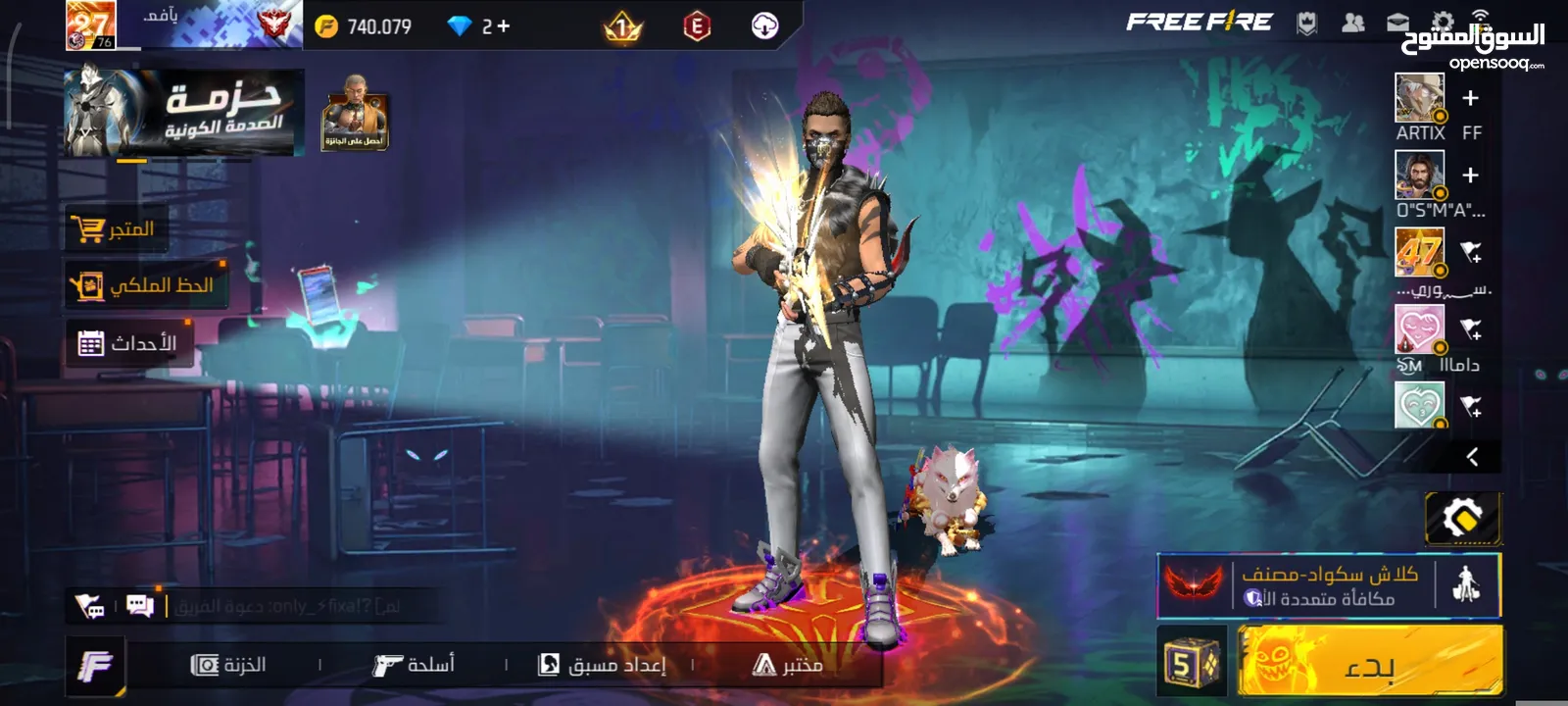The image size is (1568, 706).
Task: Open the Weapons (أسلحة) tab
Action: 414,665
